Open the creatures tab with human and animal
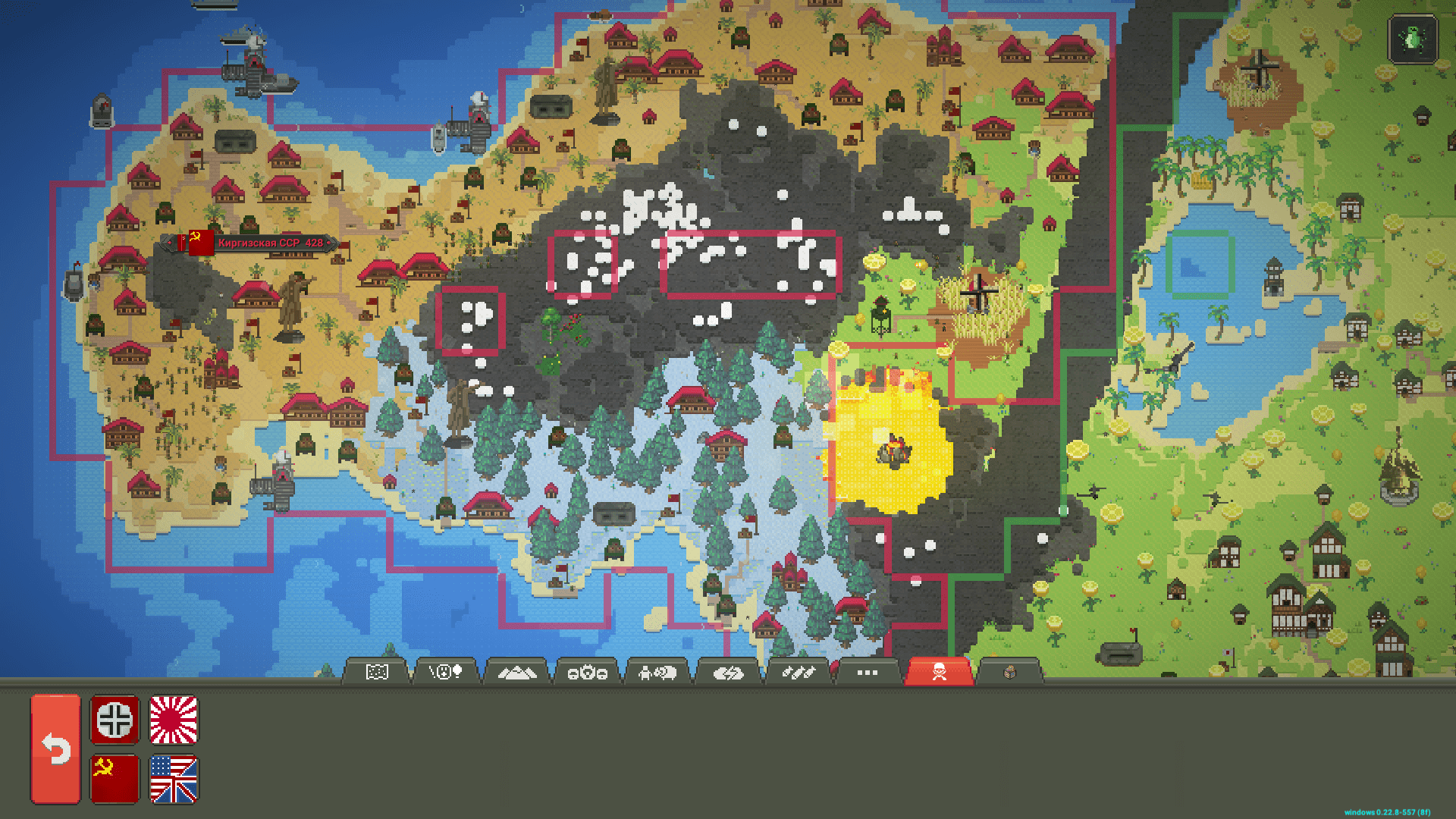Screen dimensions: 1456x819 (x=656, y=670)
